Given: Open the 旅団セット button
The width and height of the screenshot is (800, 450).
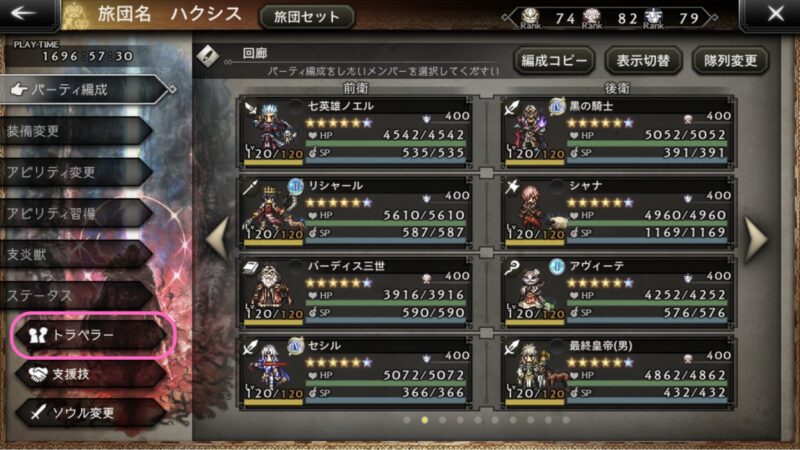Looking at the screenshot, I should 306,17.
